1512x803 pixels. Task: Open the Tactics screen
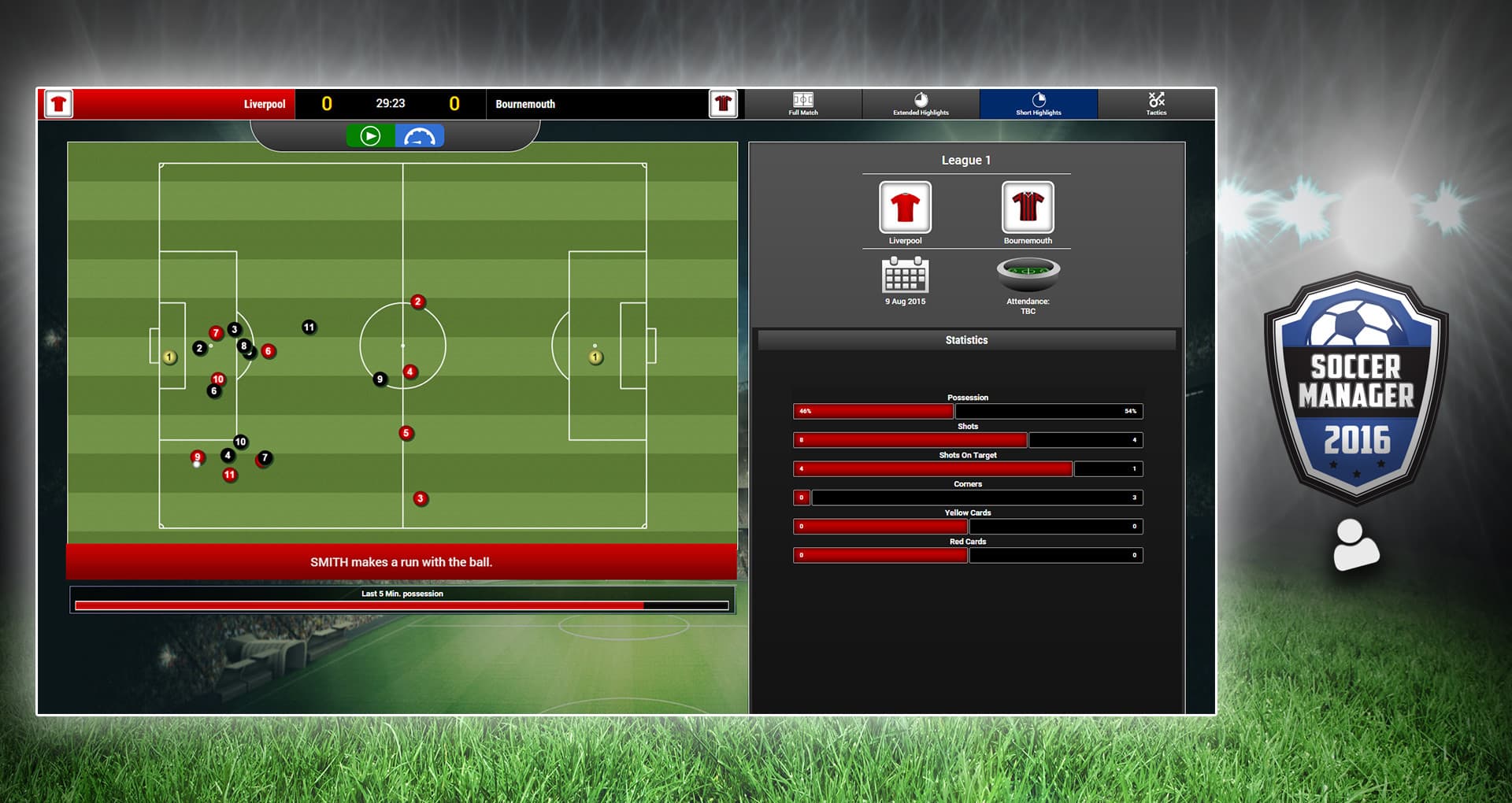(x=1156, y=104)
